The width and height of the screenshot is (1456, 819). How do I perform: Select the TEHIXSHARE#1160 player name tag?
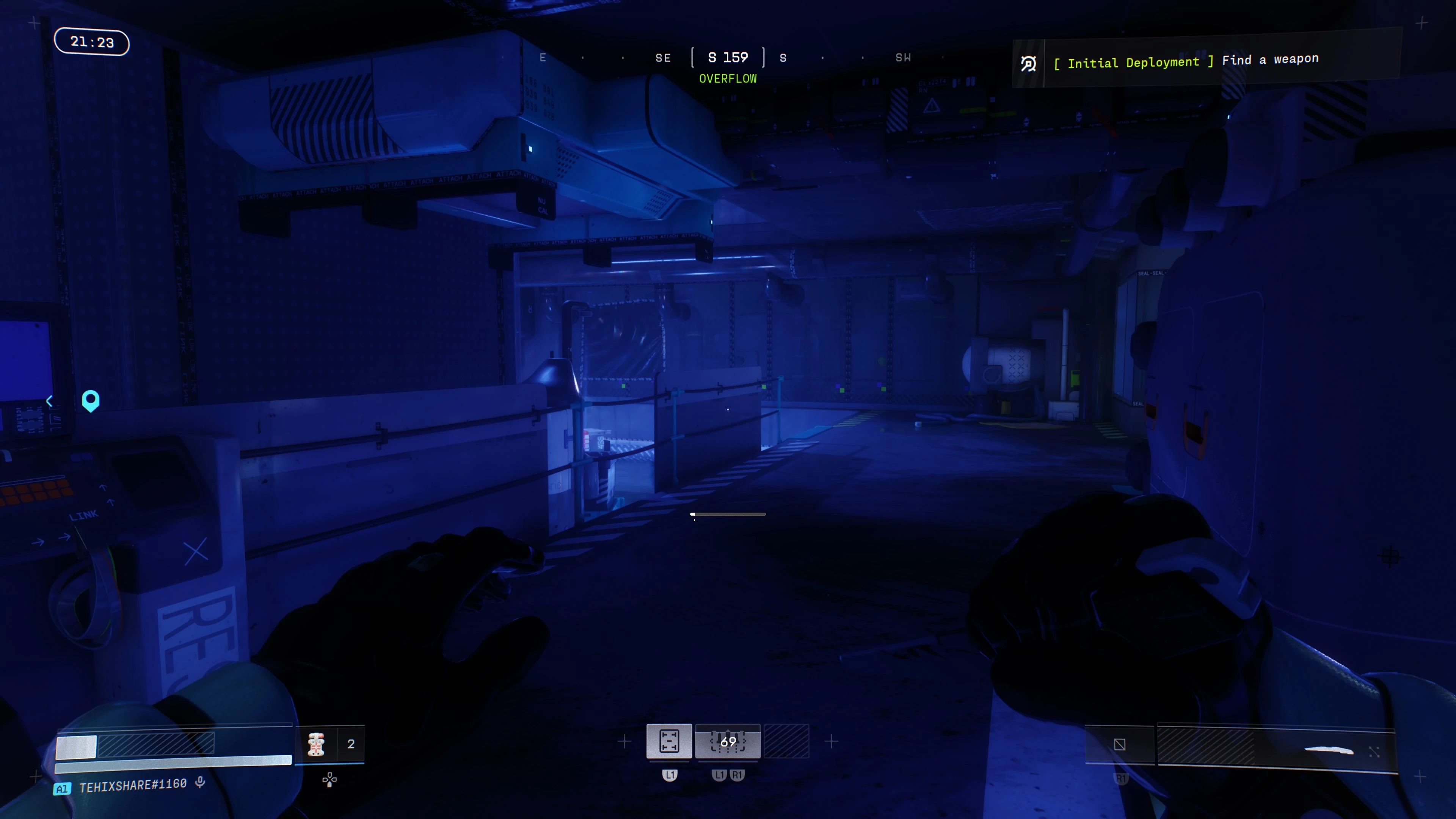(133, 785)
